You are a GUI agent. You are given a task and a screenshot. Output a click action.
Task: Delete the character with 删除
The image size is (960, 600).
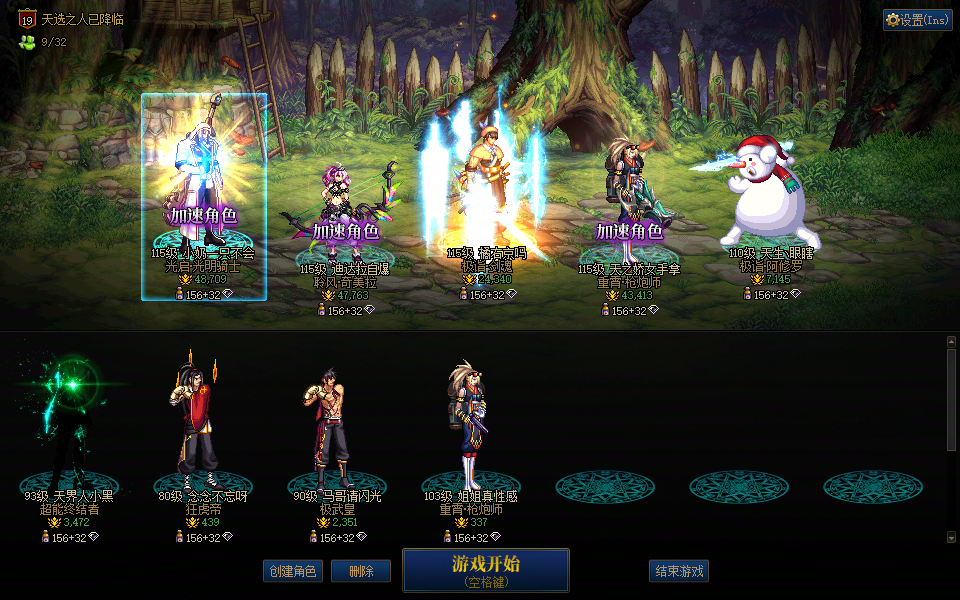coord(361,571)
